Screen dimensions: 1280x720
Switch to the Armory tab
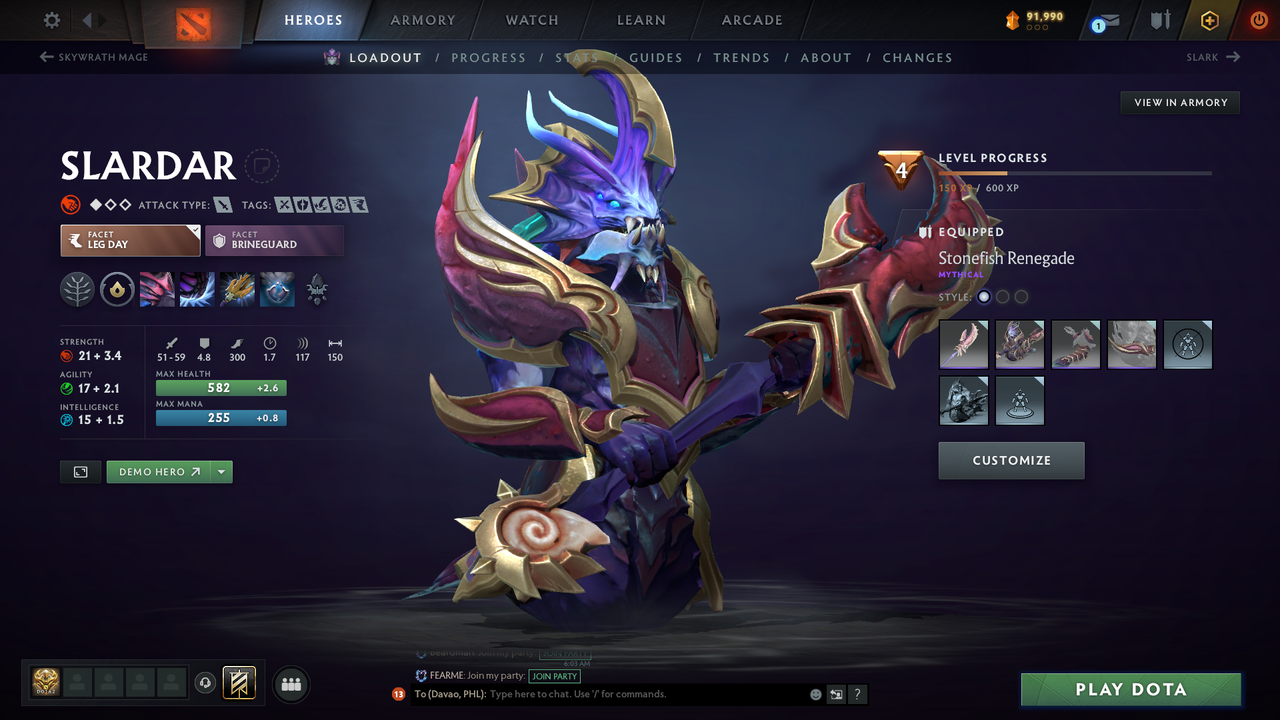tap(422, 20)
